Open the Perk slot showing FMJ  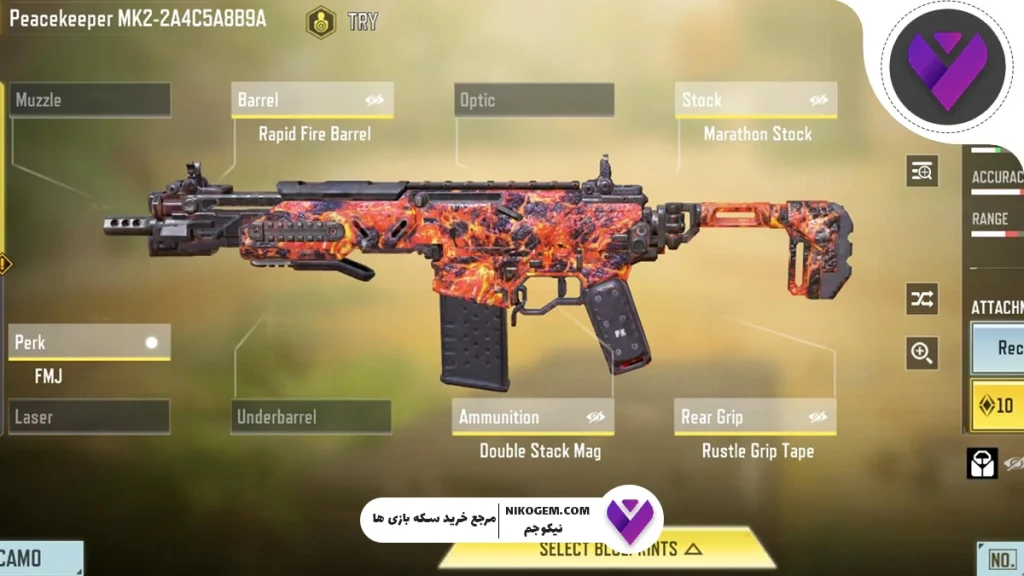[88, 343]
